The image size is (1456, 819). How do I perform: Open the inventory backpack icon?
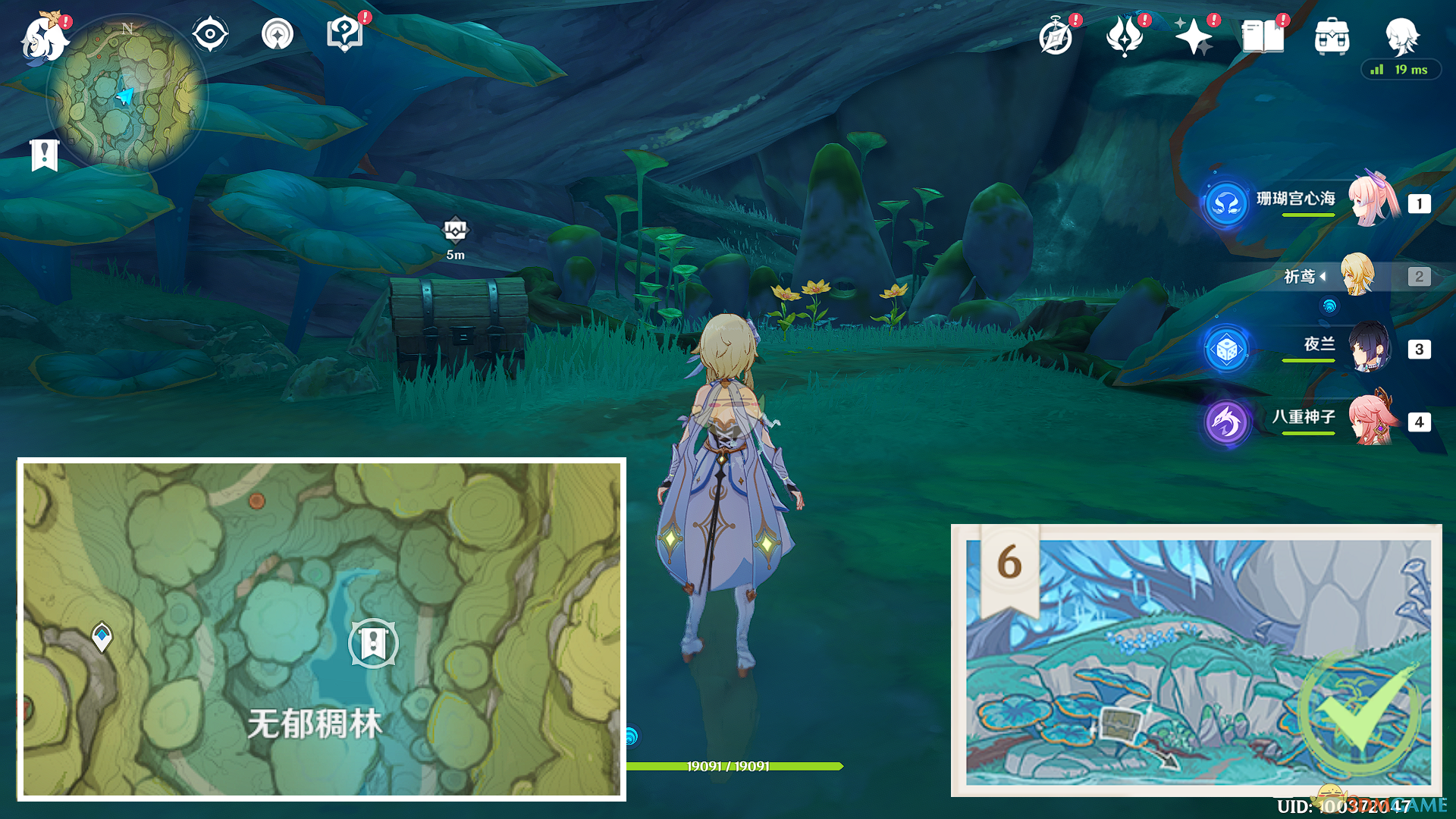click(1332, 37)
